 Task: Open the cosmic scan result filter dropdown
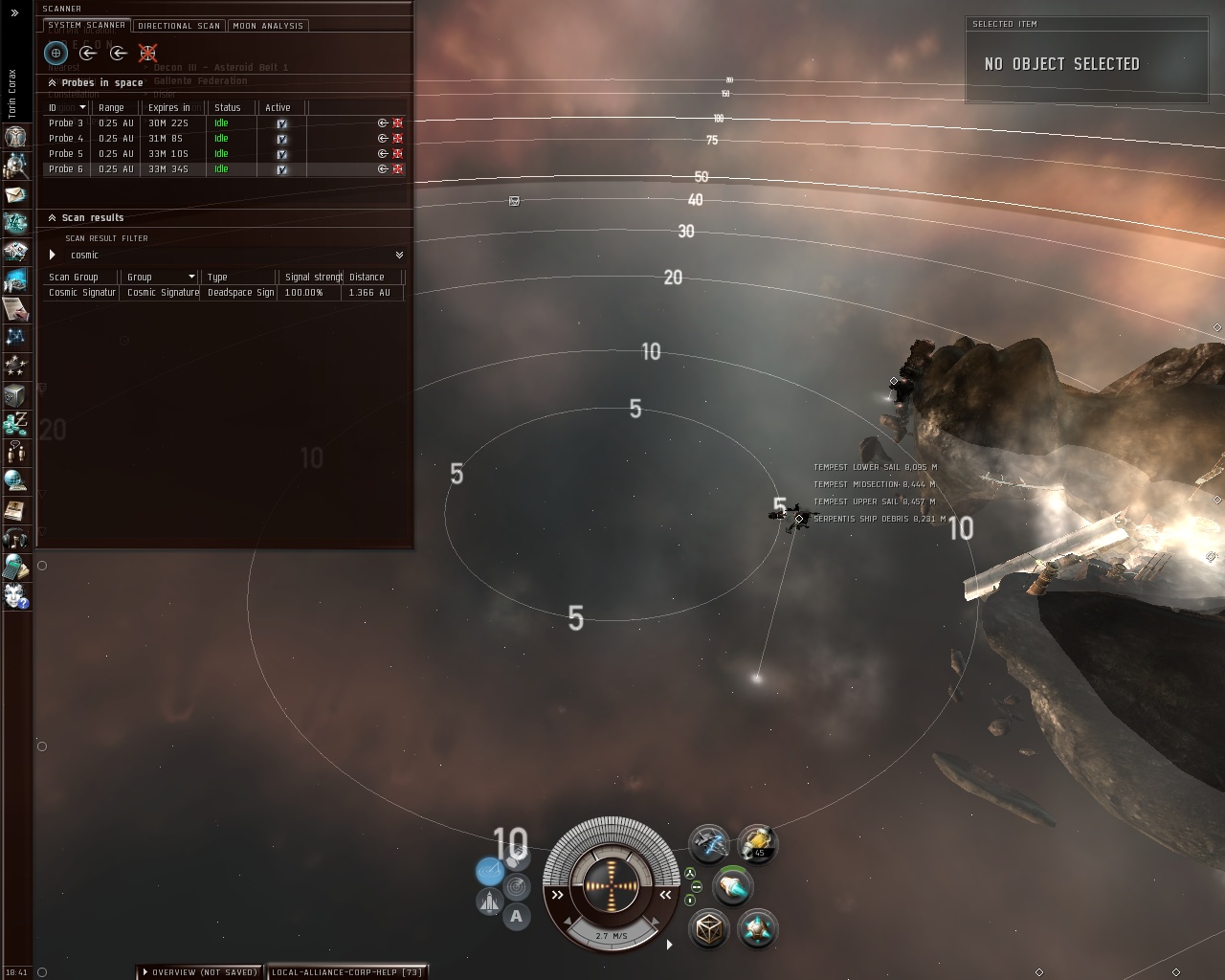tap(399, 255)
